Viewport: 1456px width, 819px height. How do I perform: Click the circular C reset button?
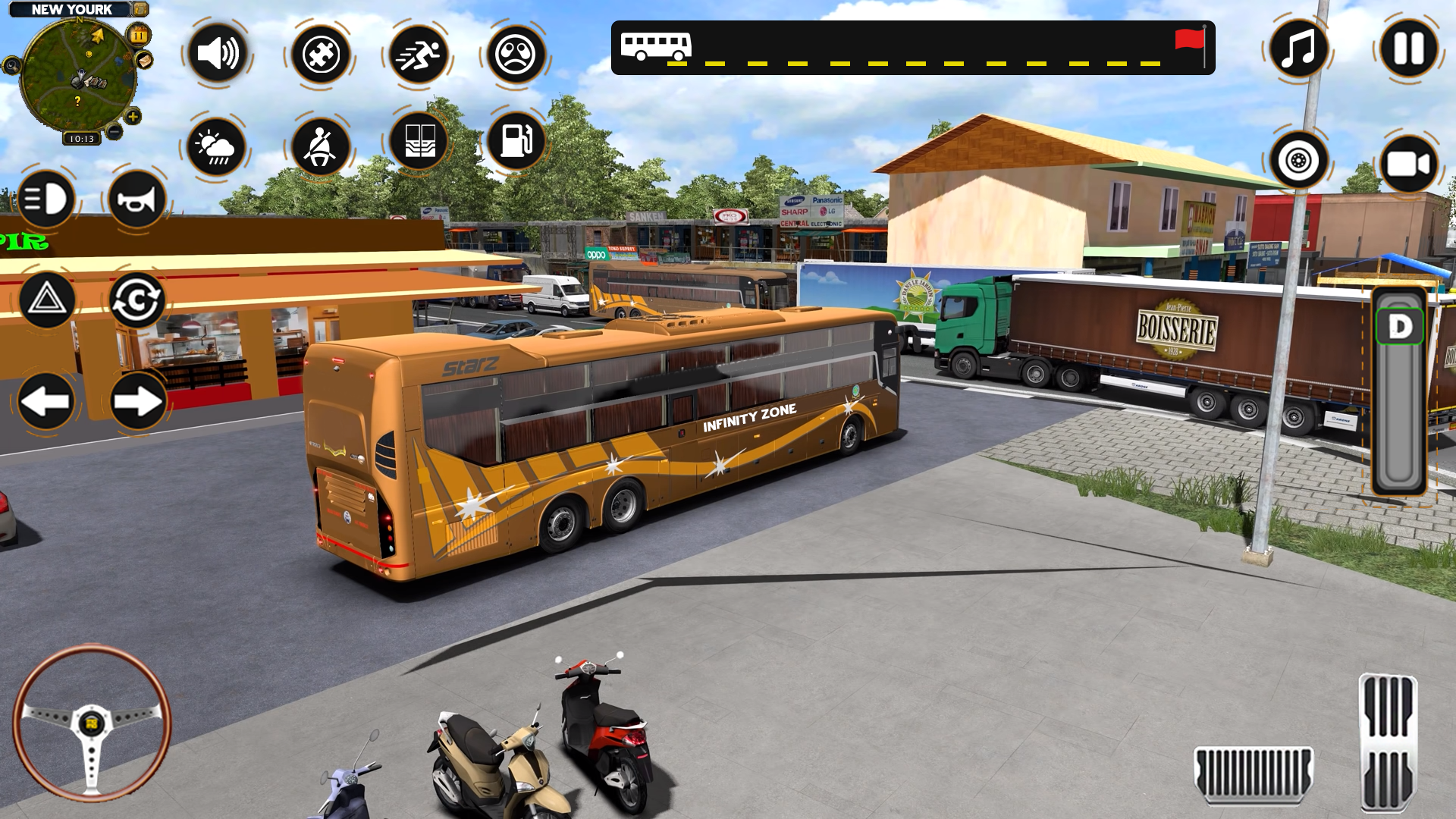tap(136, 300)
